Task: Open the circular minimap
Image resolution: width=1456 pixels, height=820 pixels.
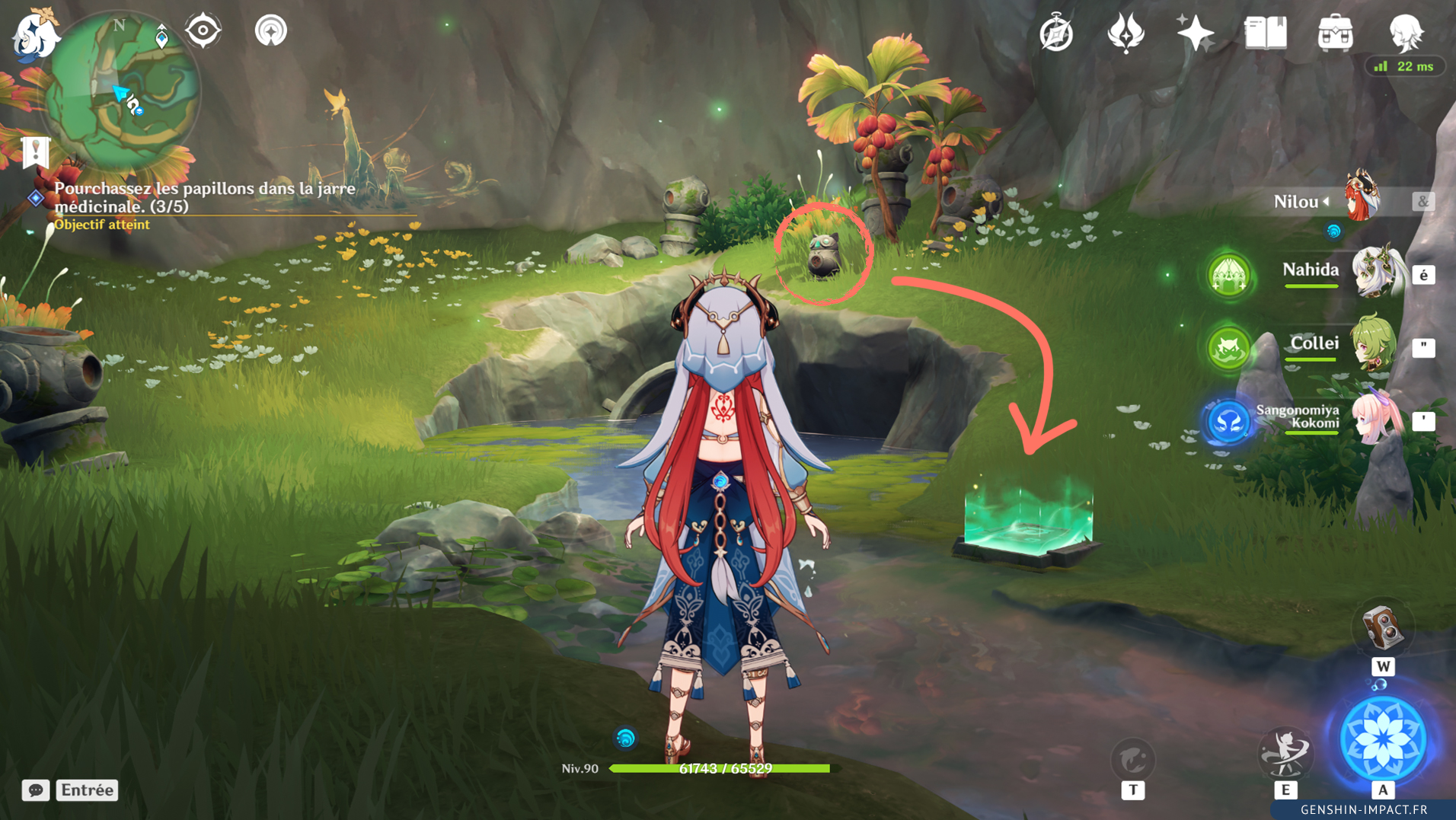Action: coord(122,90)
